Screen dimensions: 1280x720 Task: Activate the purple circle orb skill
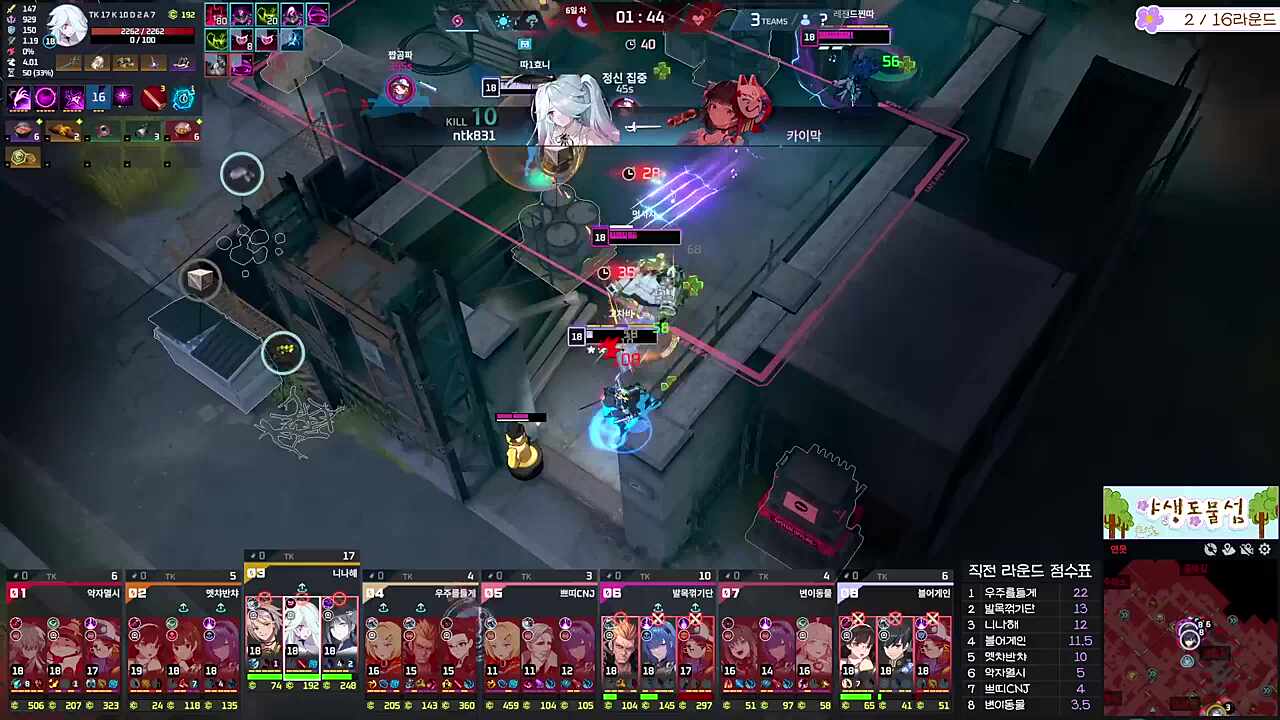pyautogui.click(x=46, y=98)
